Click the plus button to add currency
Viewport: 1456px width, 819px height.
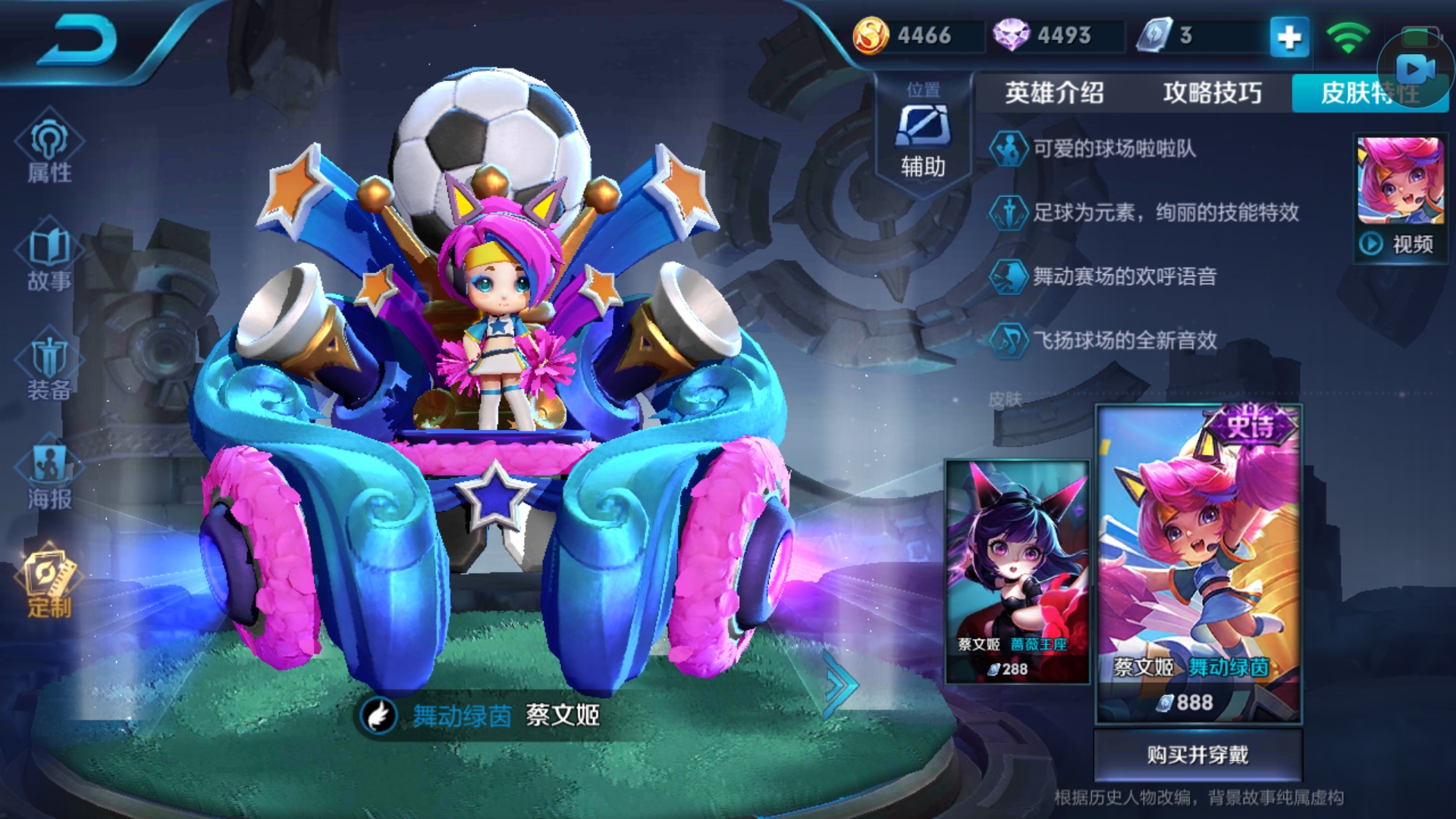tap(1289, 36)
